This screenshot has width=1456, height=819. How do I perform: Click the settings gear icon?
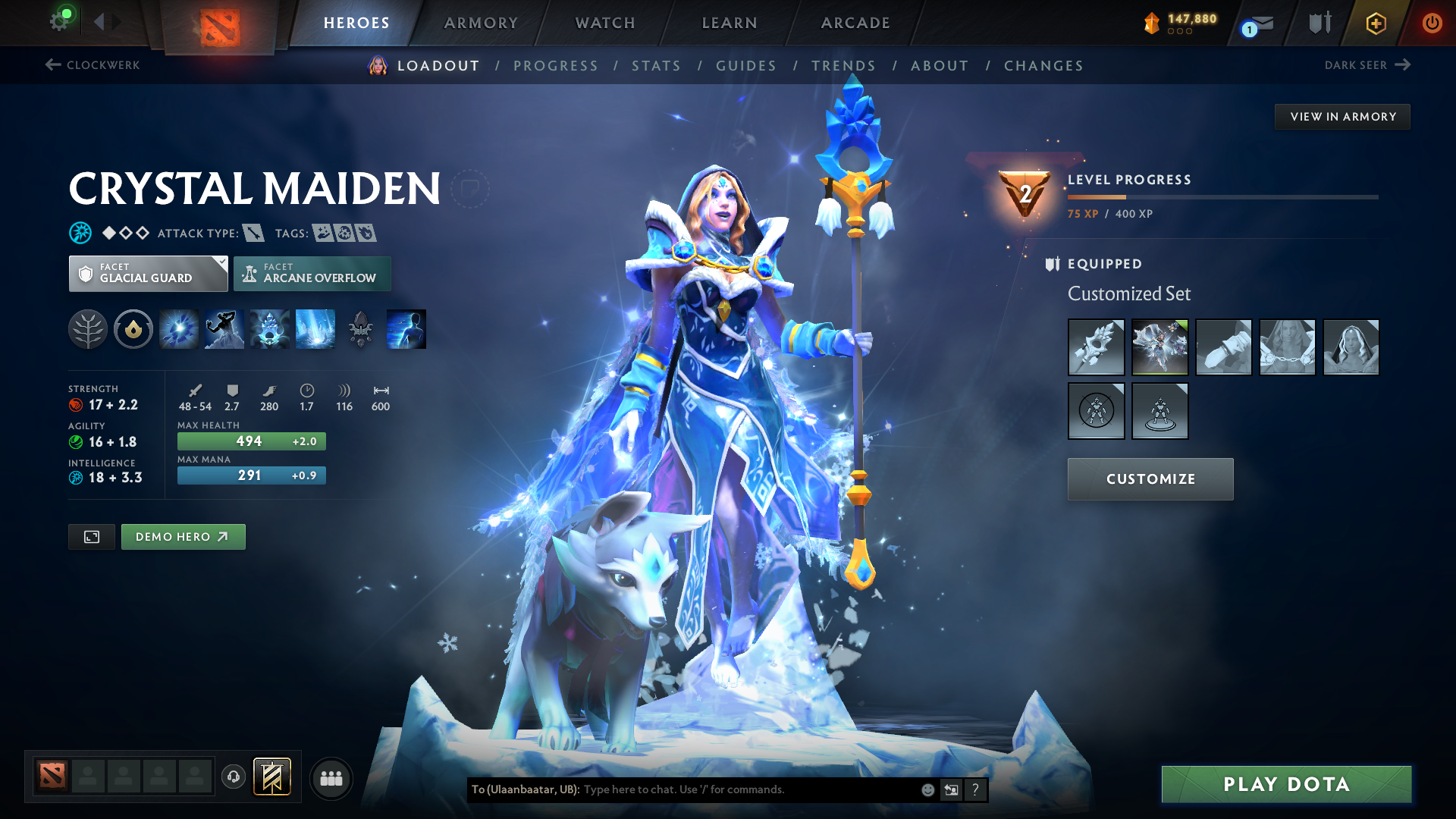[61, 21]
